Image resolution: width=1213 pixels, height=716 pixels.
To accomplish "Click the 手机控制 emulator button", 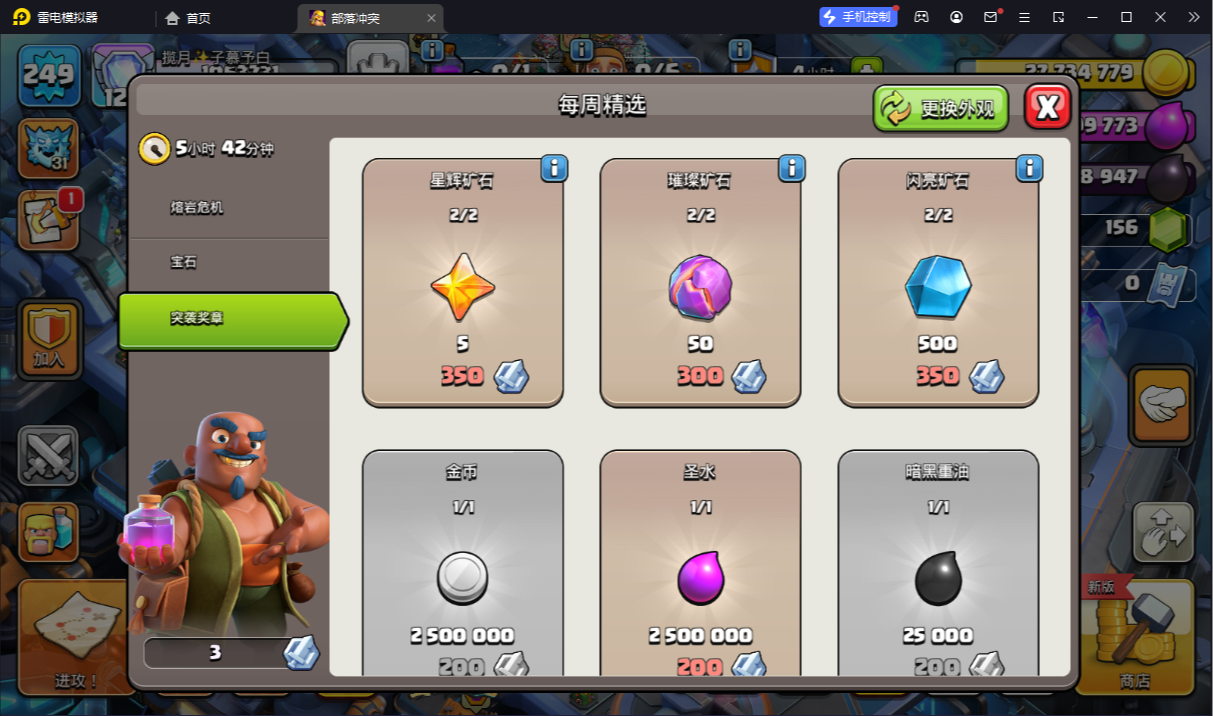I will (856, 17).
